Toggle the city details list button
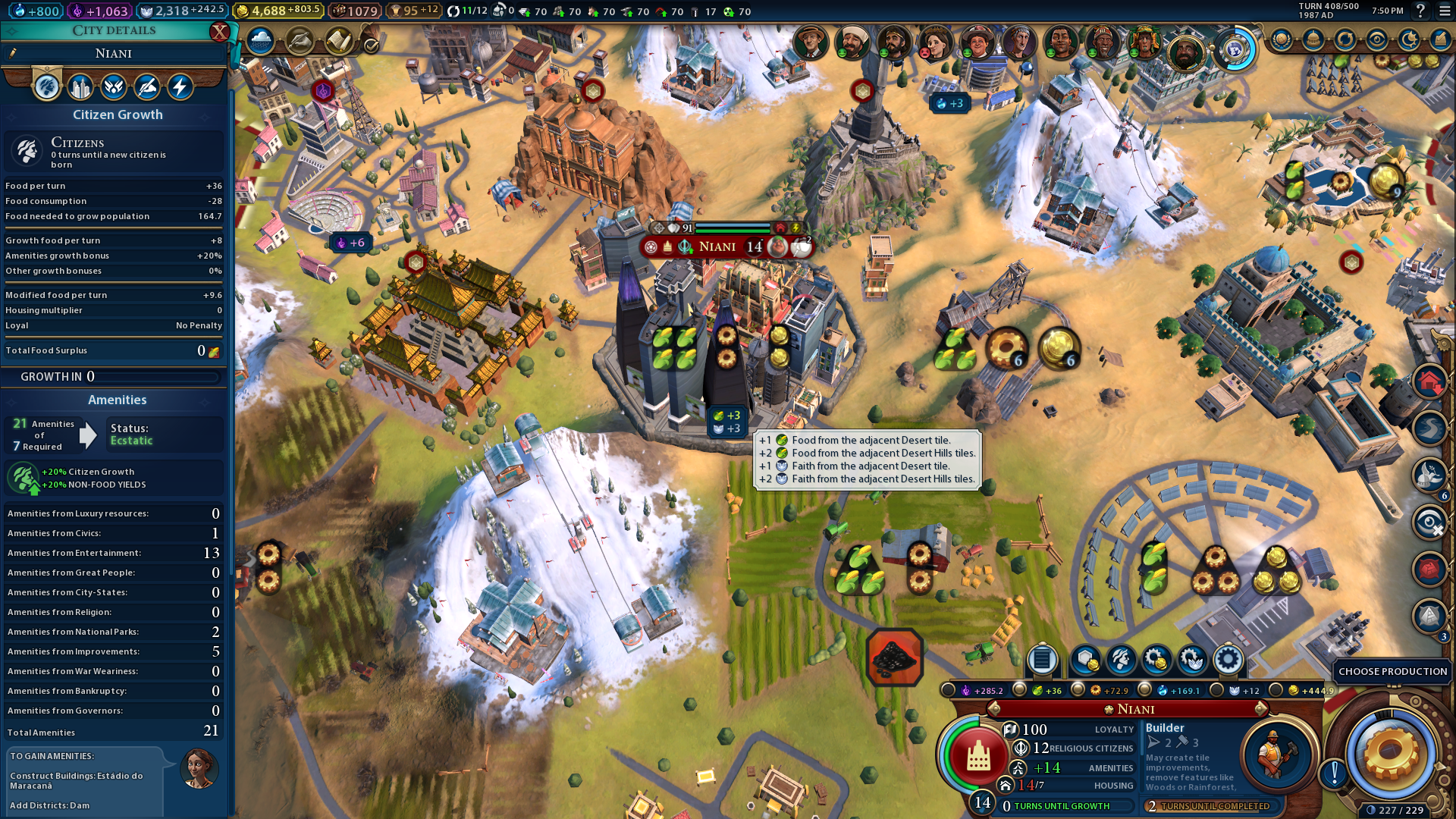1456x819 pixels. (1042, 660)
